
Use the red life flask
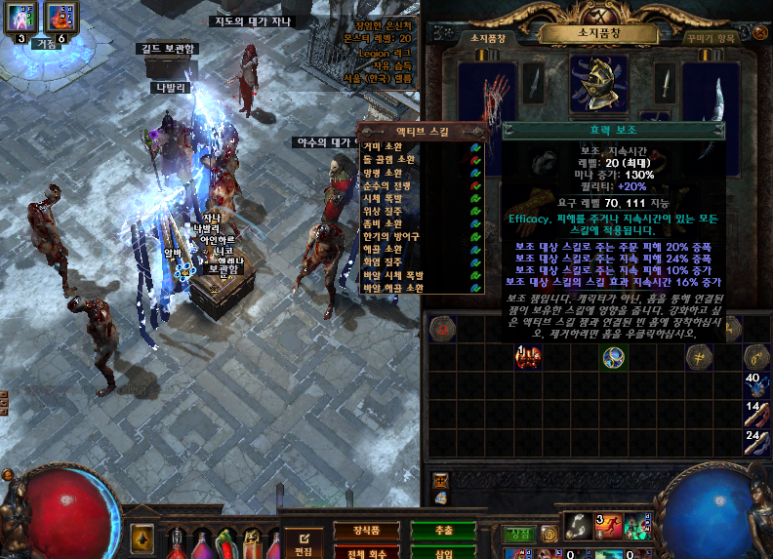177,543
